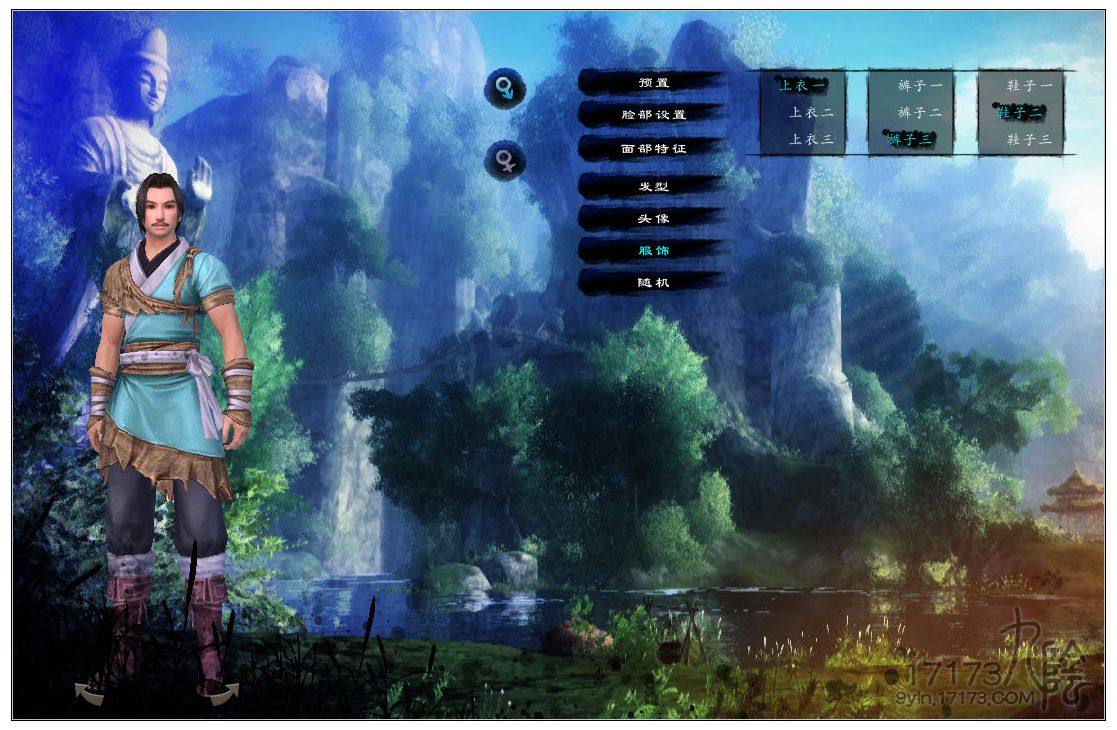Pick top option 上衣三
Image resolution: width=1117 pixels, height=730 pixels.
[x=811, y=140]
